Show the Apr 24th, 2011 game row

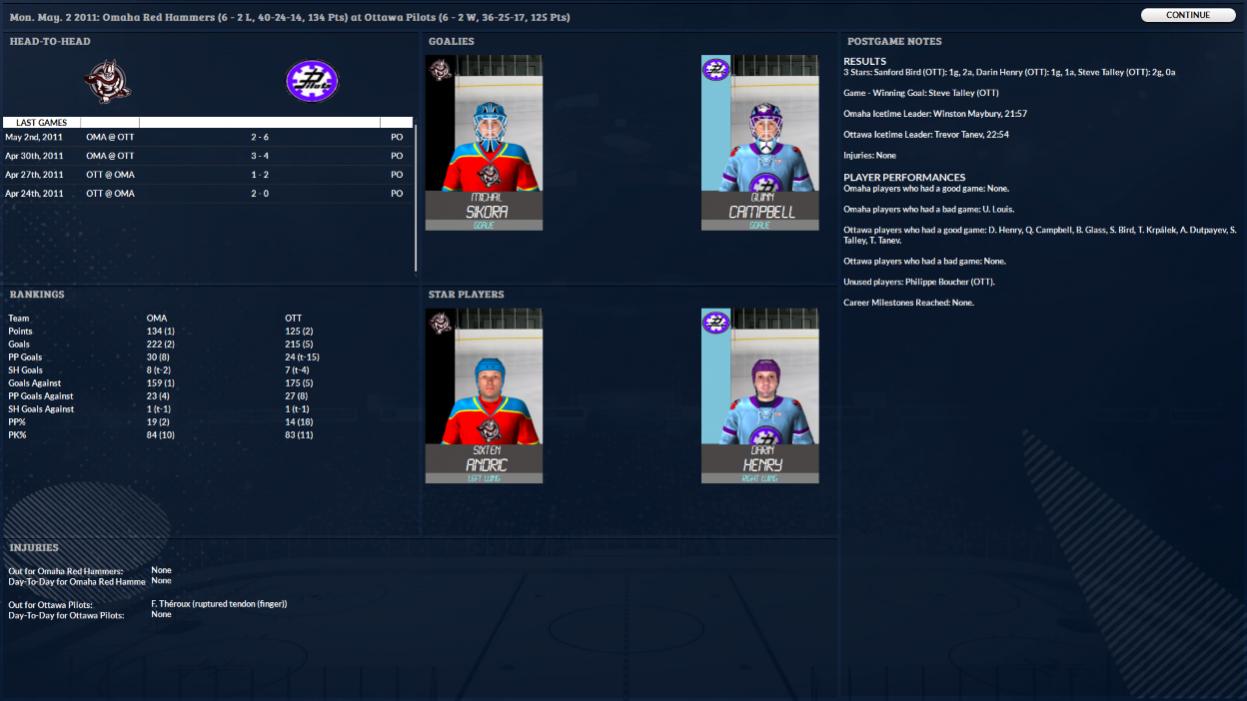[208, 193]
